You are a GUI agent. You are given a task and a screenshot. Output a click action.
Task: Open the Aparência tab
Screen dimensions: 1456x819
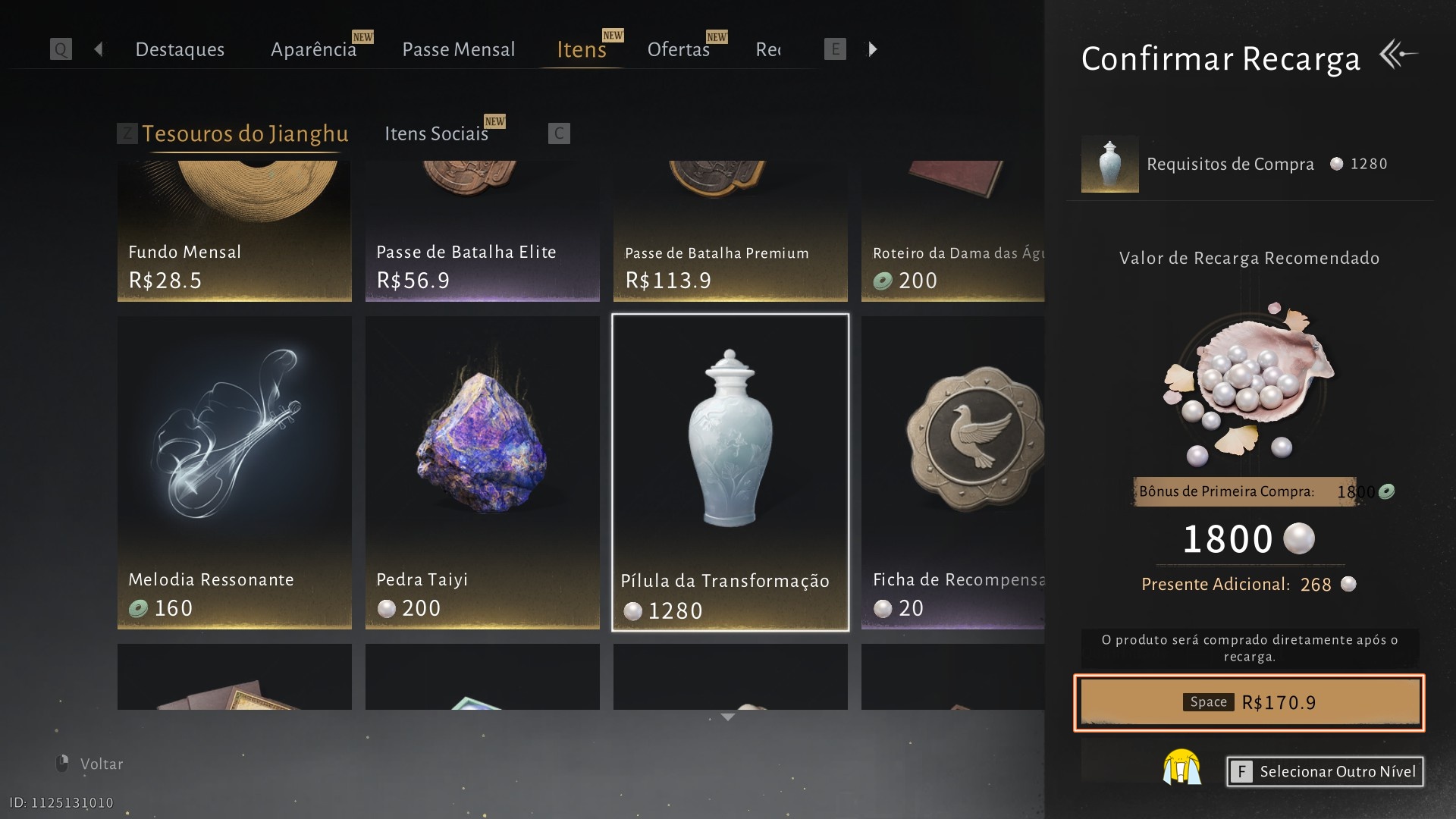click(313, 49)
